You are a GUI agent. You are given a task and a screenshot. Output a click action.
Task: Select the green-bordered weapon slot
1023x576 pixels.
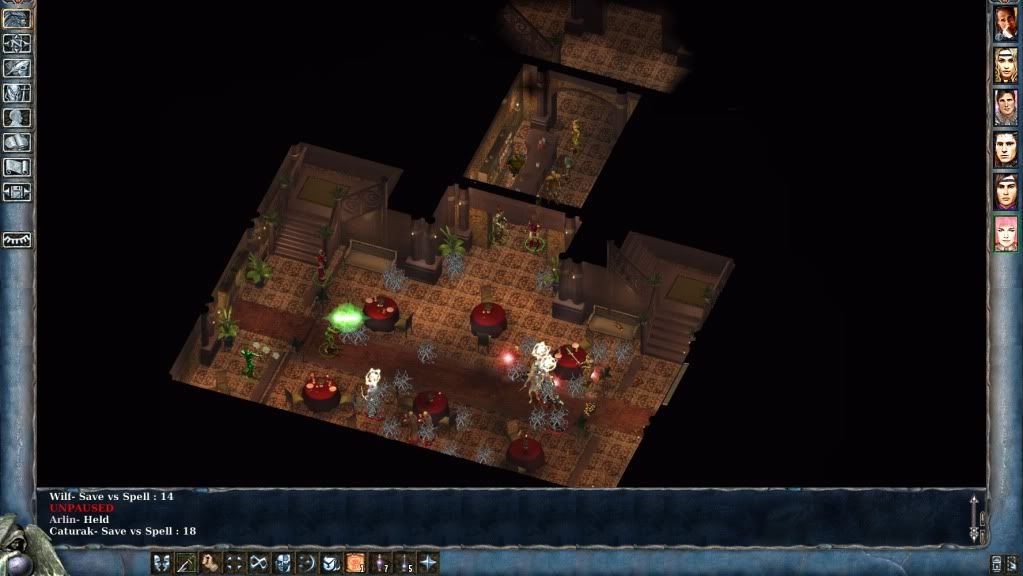click(186, 563)
